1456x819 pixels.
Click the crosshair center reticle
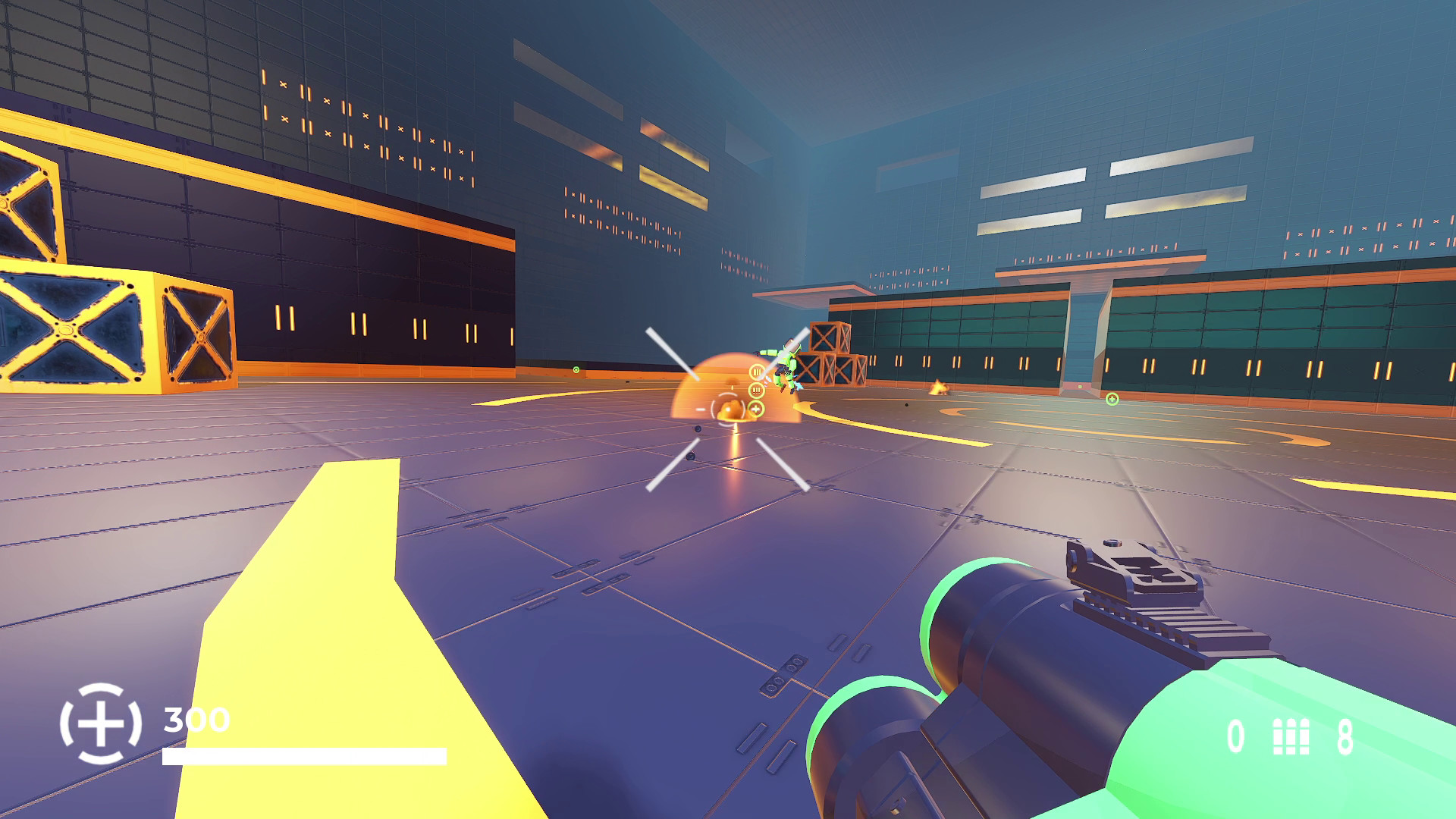[x=728, y=409]
